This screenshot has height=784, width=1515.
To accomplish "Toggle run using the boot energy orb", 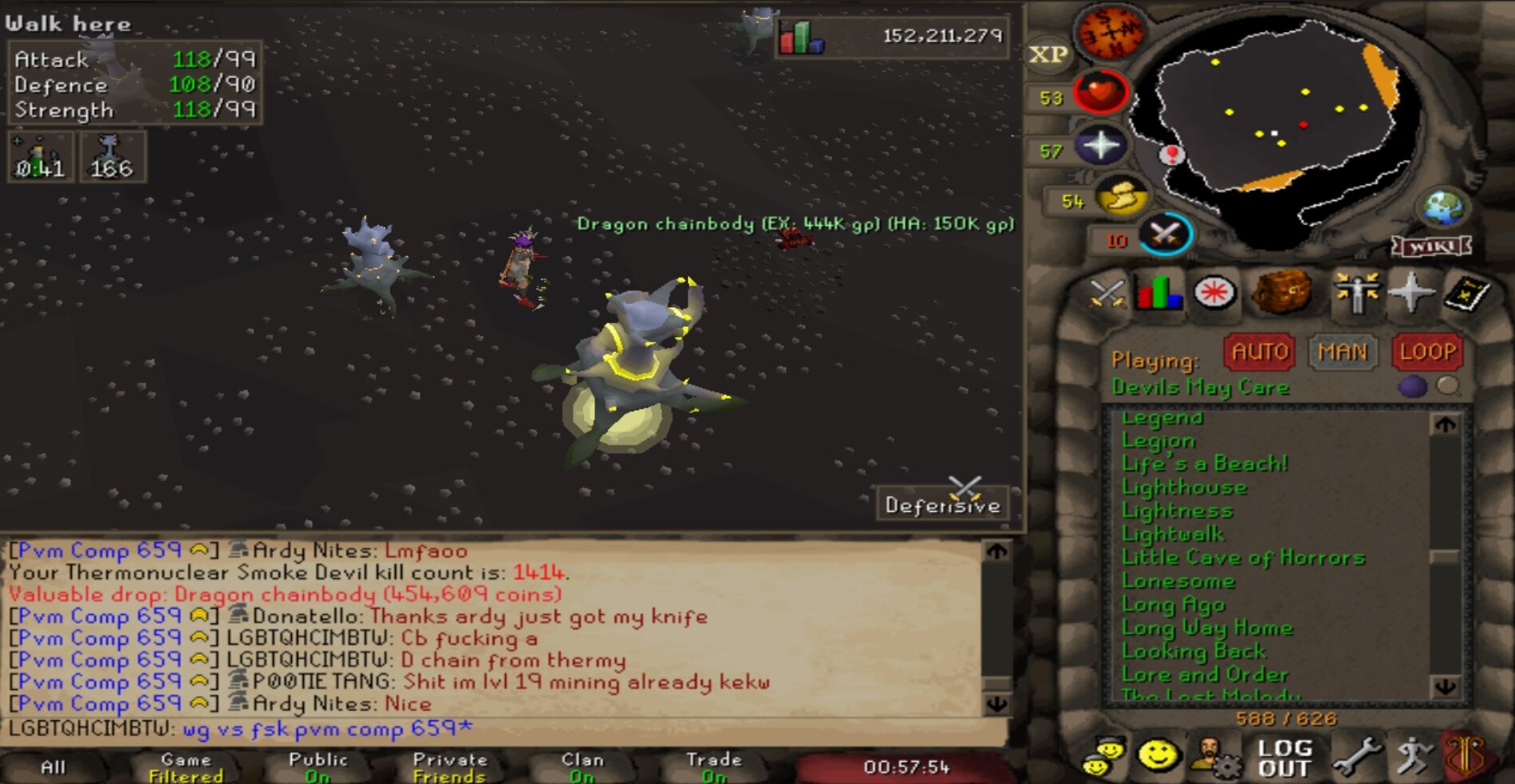I will [1121, 198].
